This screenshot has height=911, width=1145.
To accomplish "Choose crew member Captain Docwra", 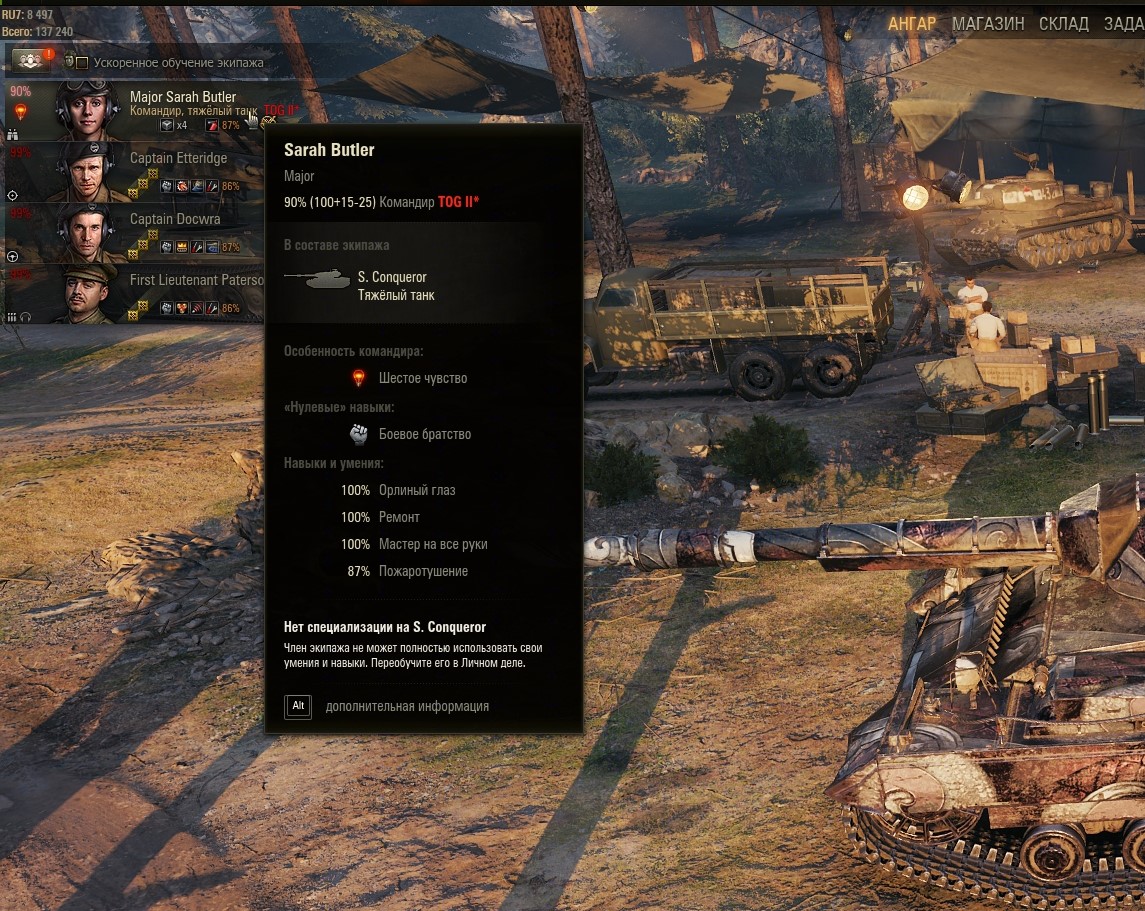I will point(175,219).
